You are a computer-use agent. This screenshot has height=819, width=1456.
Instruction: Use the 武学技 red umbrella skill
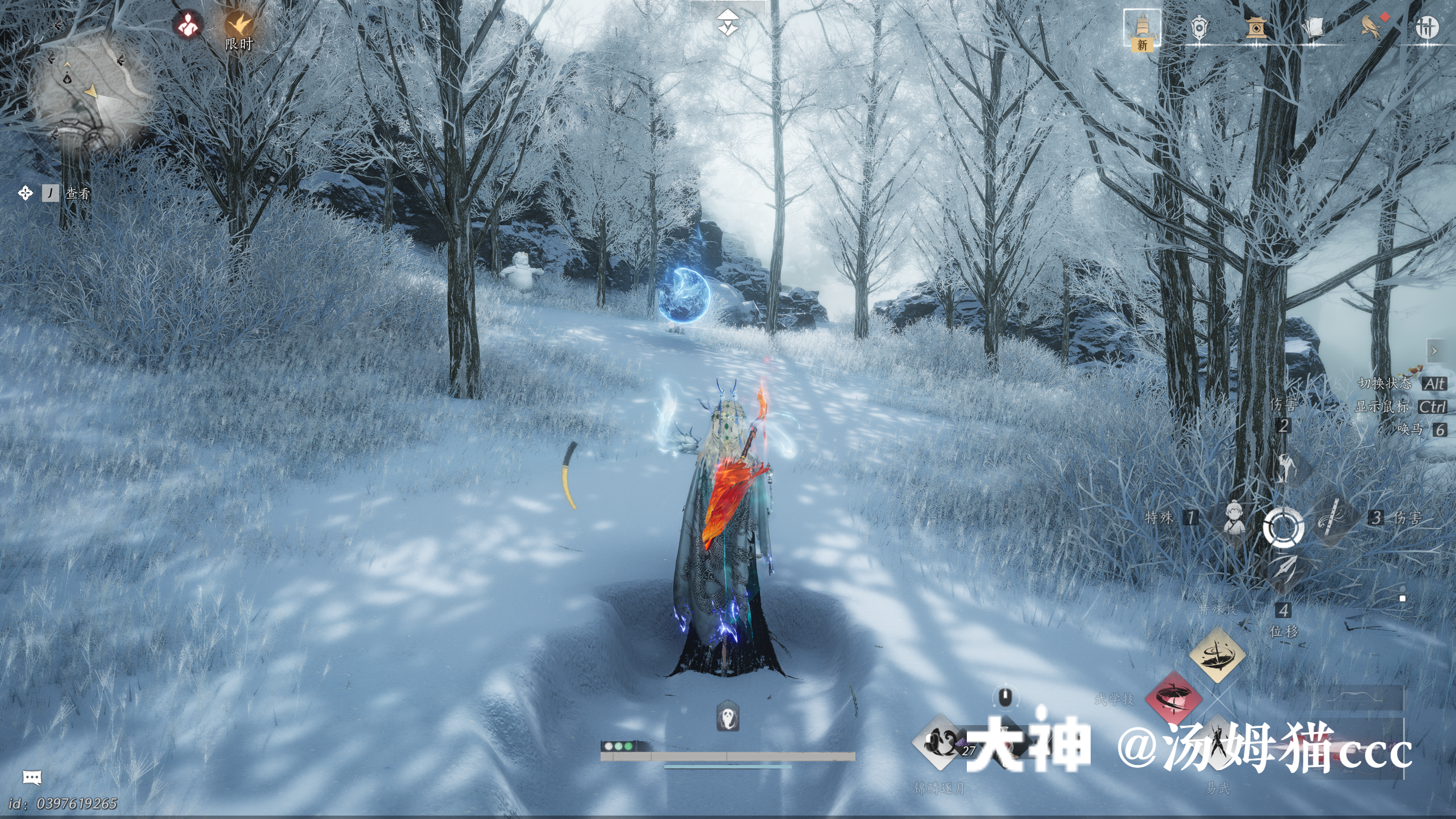point(1173,698)
